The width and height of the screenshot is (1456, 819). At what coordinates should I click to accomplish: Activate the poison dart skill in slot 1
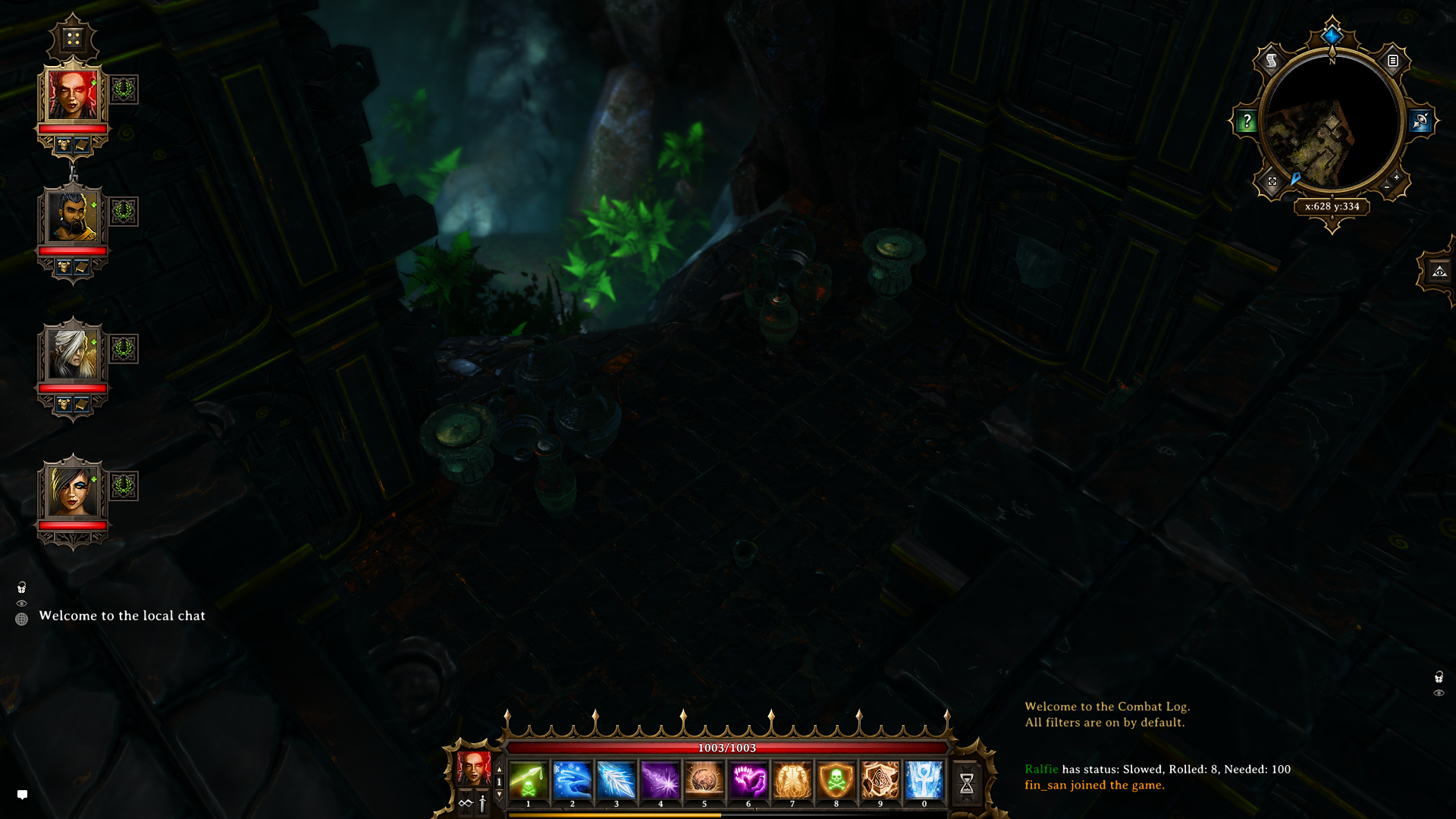528,780
